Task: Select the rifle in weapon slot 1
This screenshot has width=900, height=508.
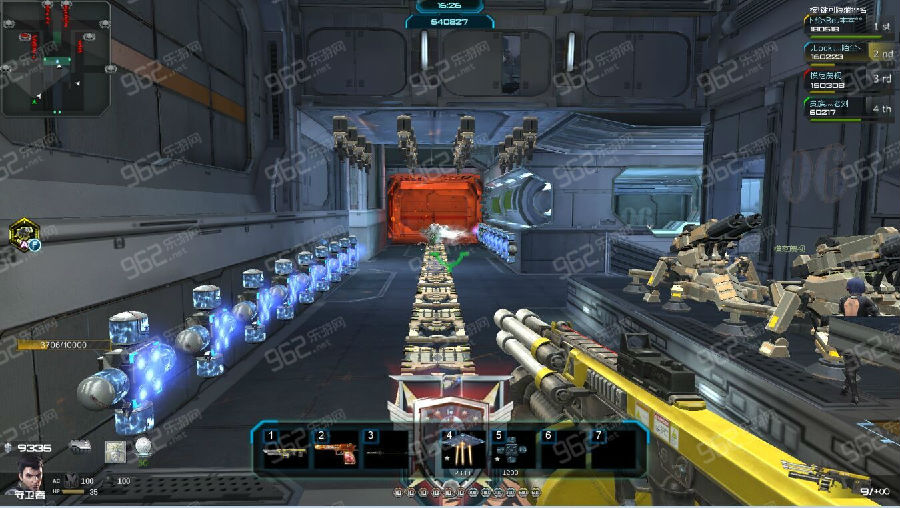Action: 284,451
